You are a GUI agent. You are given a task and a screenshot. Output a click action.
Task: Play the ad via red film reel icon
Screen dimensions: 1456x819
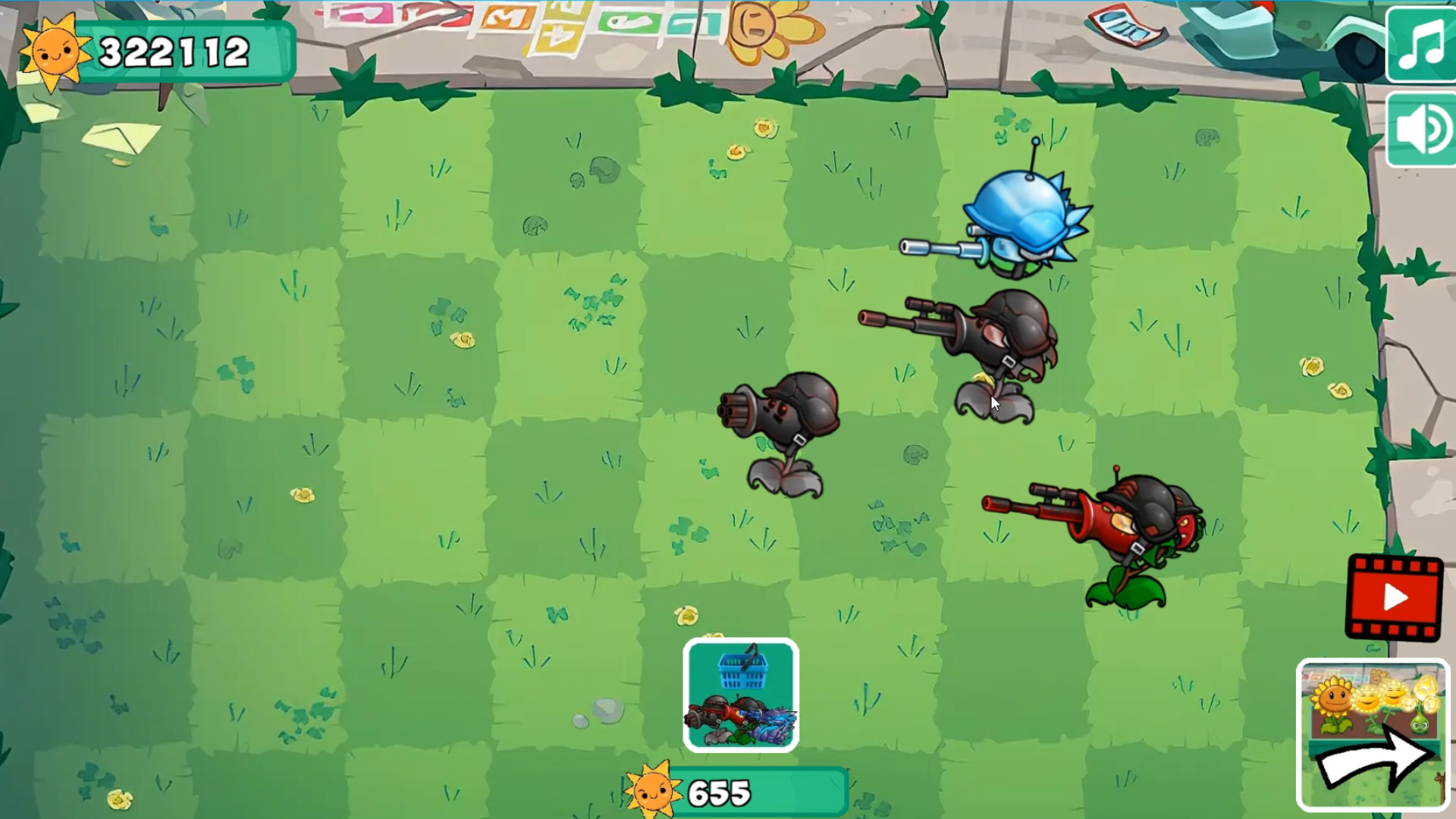coord(1395,598)
